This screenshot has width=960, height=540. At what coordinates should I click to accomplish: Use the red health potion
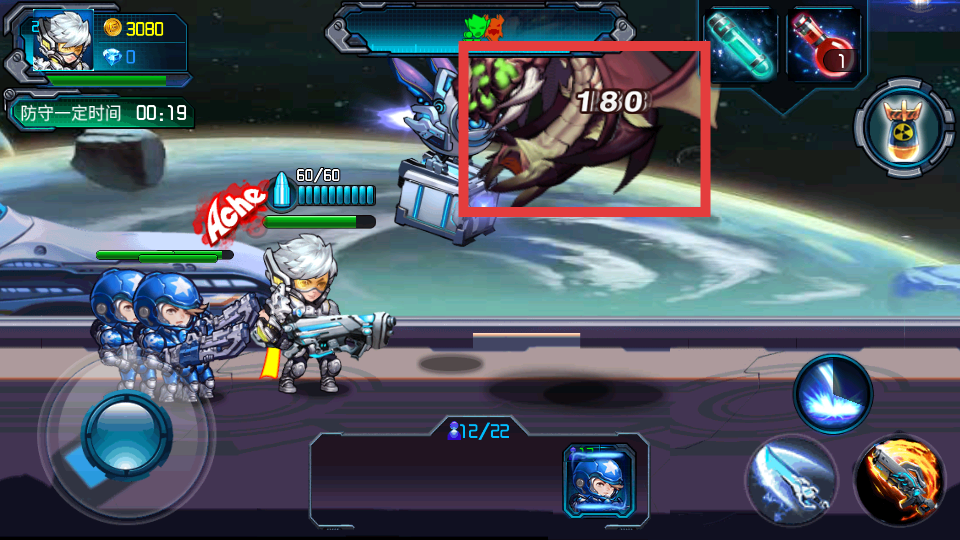click(x=825, y=45)
